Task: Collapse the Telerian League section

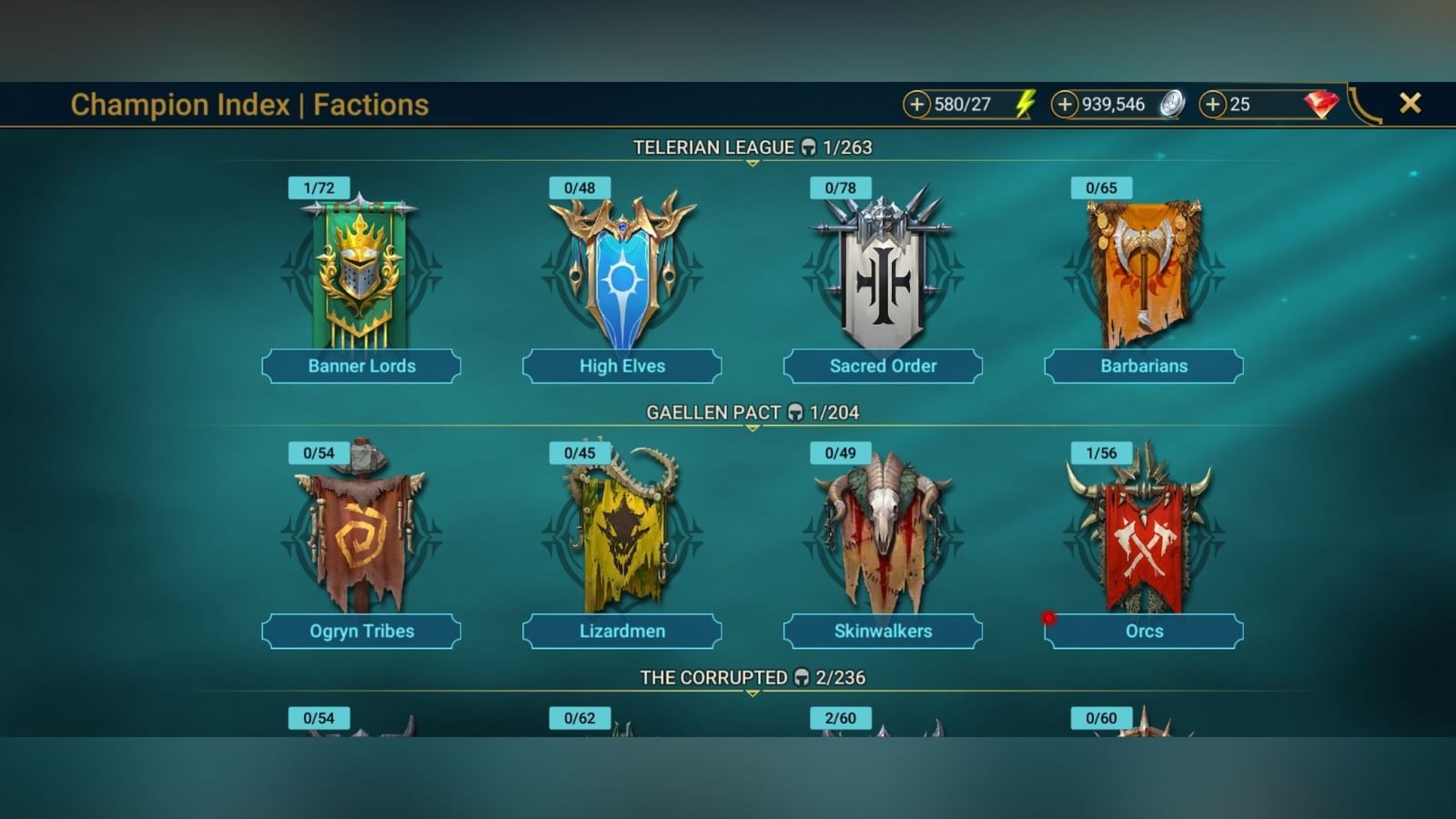Action: 751,165
